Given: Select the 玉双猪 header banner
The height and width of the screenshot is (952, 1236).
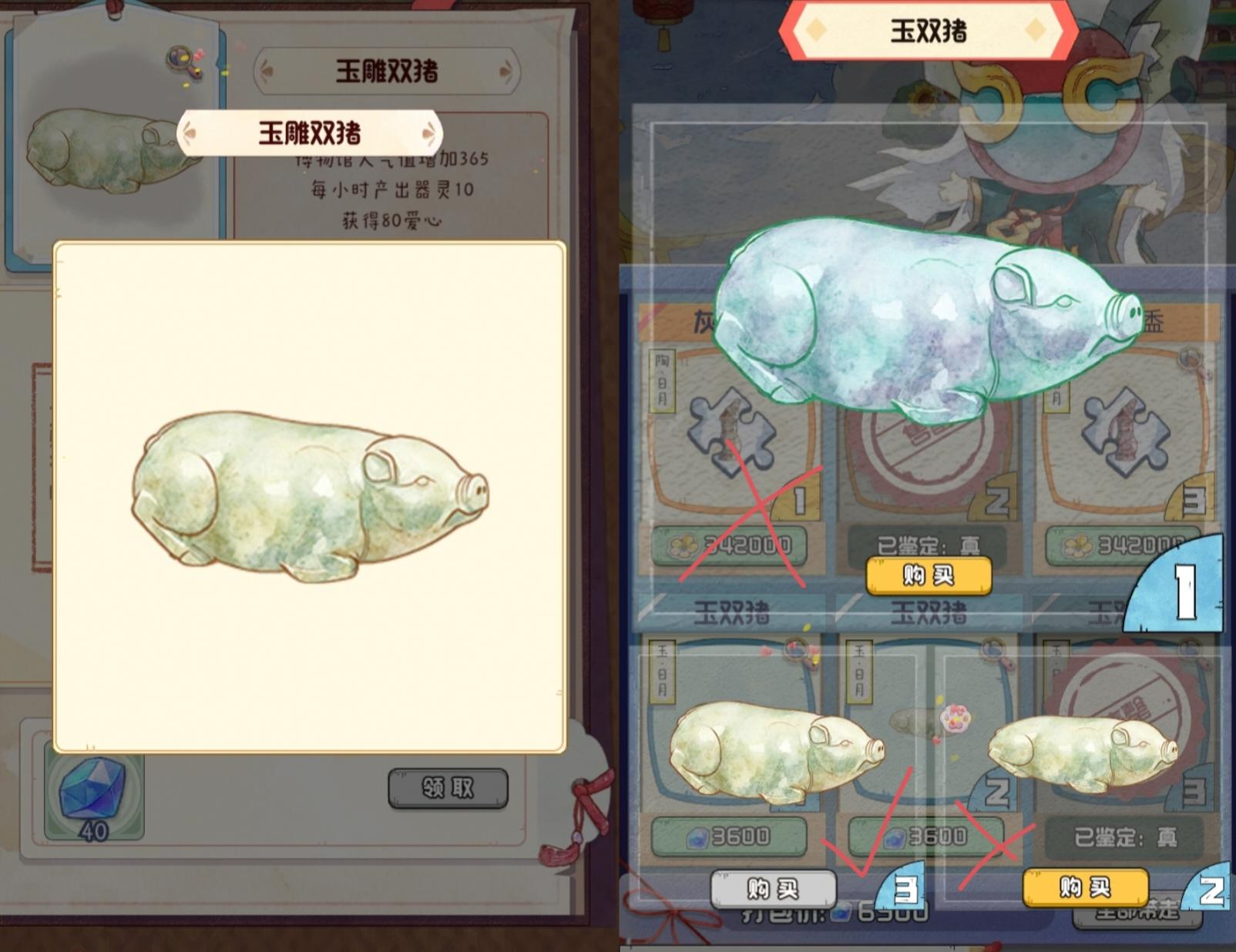Looking at the screenshot, I should (929, 29).
